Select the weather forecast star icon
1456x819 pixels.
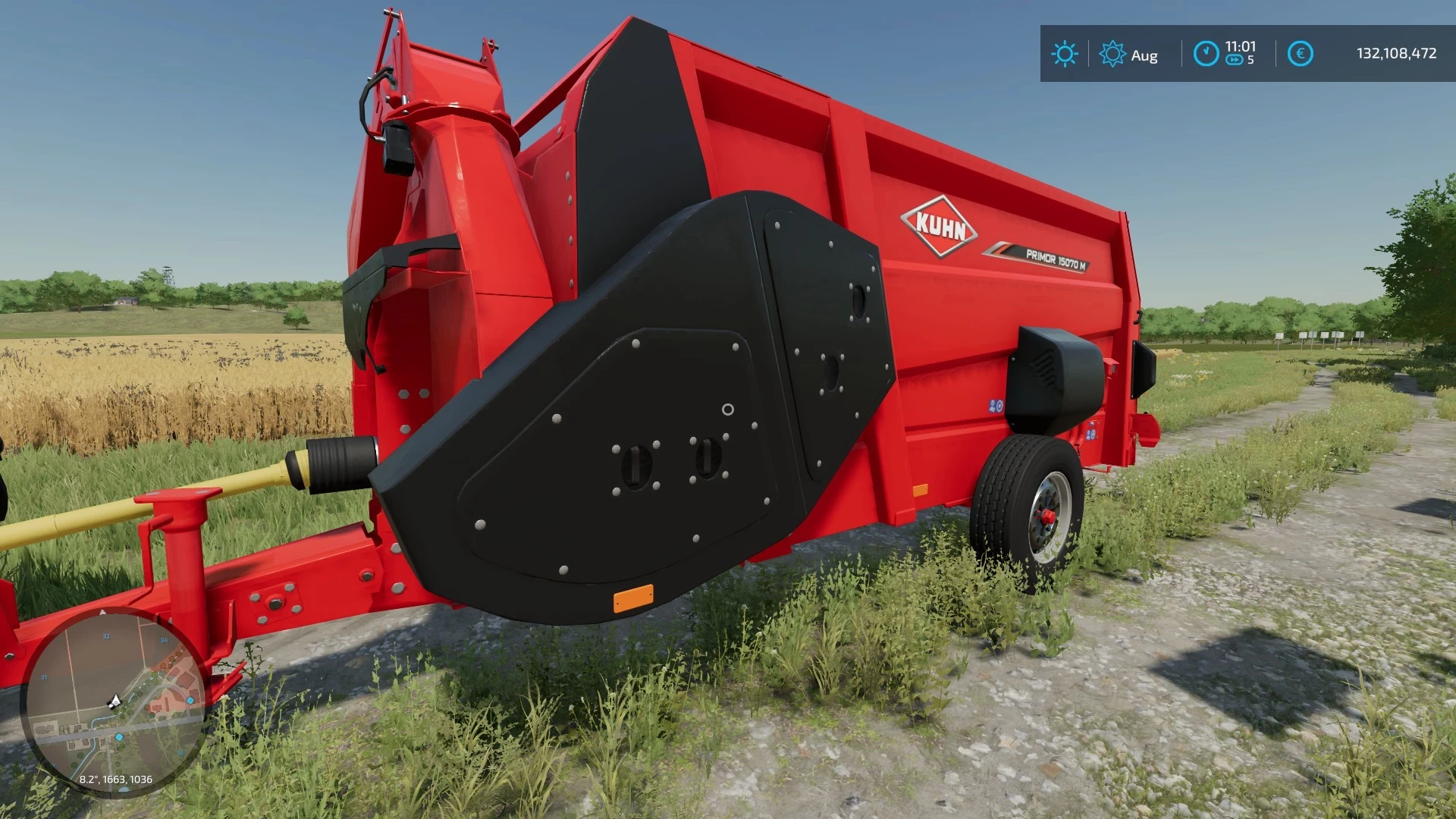1112,53
